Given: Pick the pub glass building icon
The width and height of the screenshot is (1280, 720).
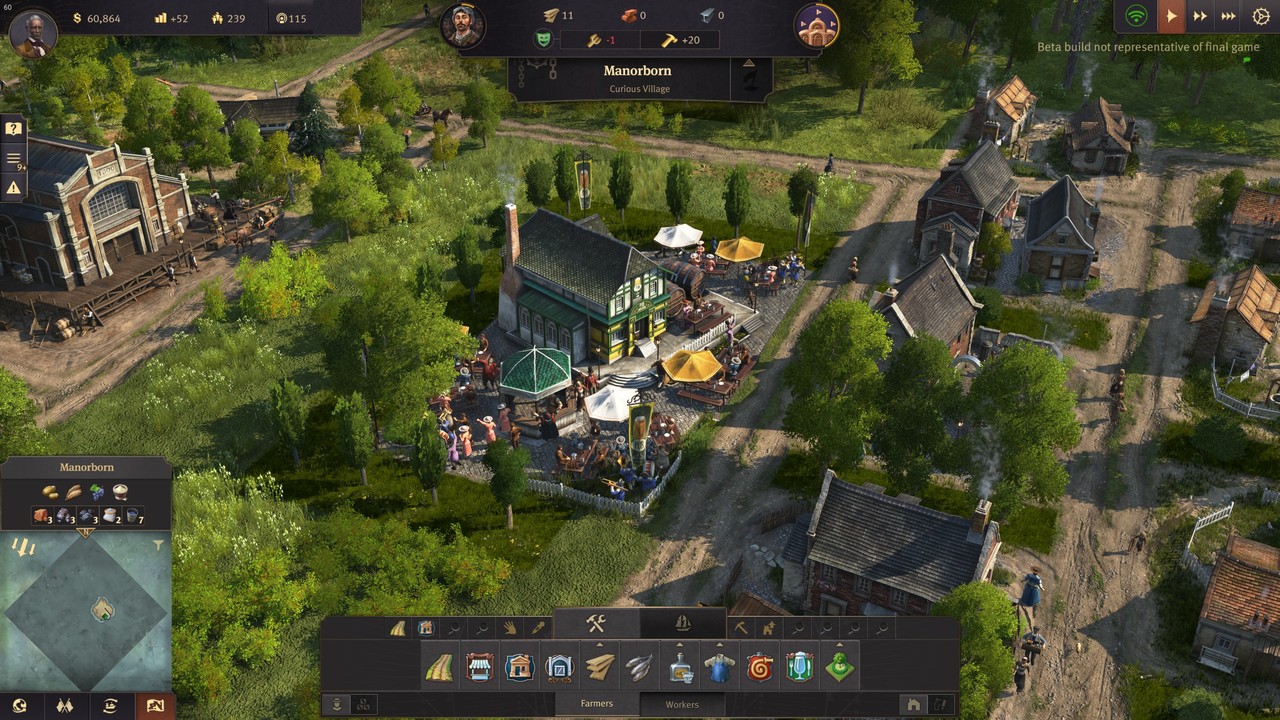Looking at the screenshot, I should (800, 667).
